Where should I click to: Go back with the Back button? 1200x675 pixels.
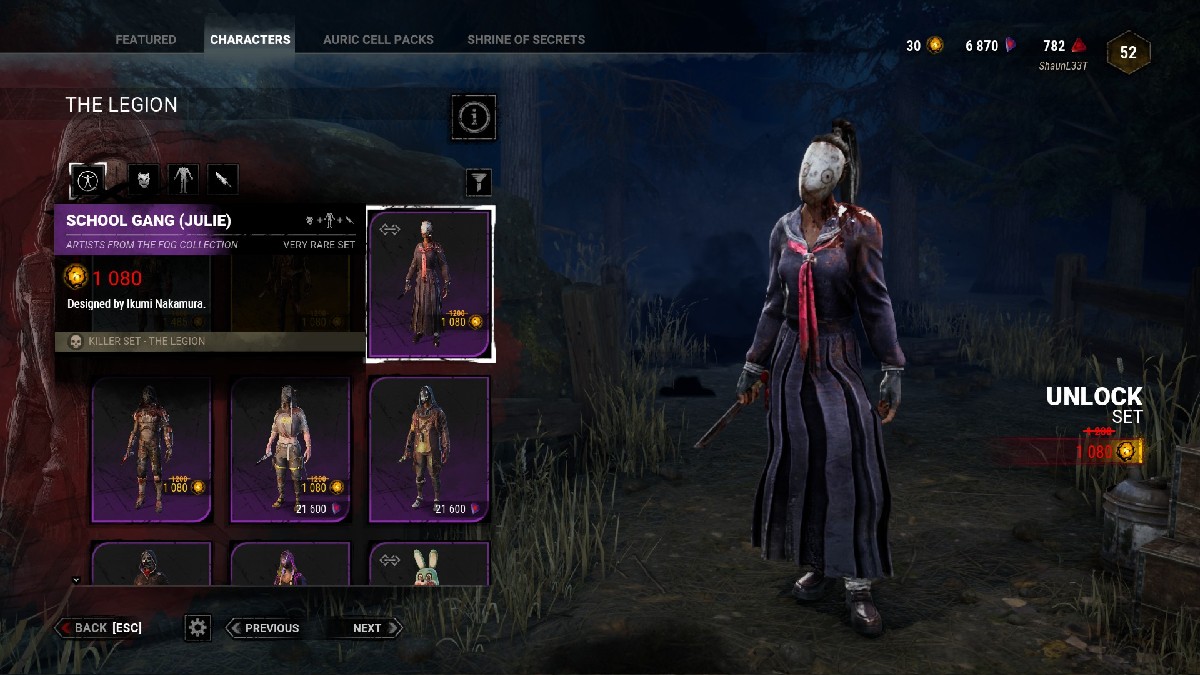[x=100, y=628]
